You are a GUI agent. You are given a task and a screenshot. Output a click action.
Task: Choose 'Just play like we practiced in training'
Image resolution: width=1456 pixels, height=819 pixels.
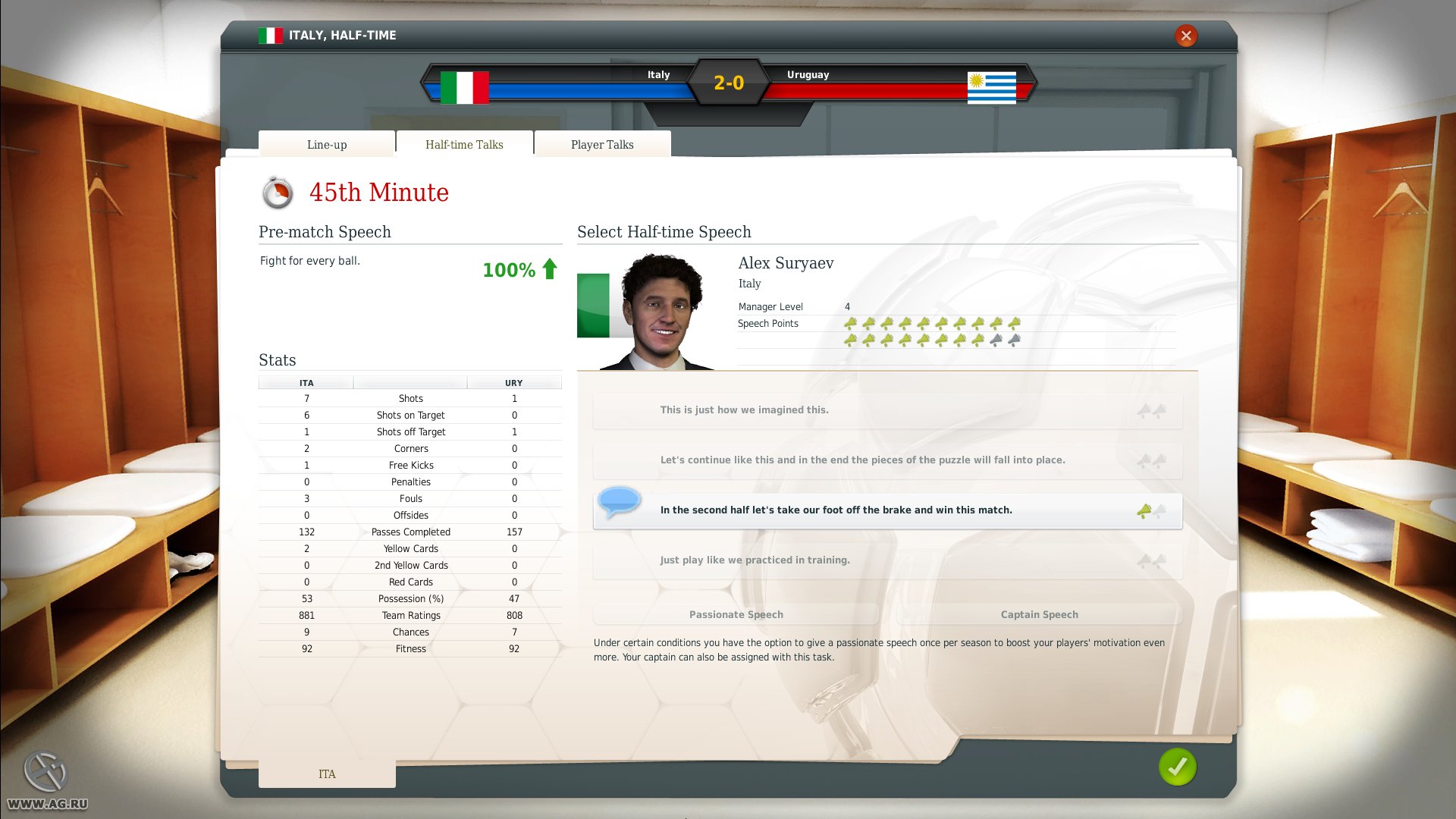pyautogui.click(x=887, y=560)
